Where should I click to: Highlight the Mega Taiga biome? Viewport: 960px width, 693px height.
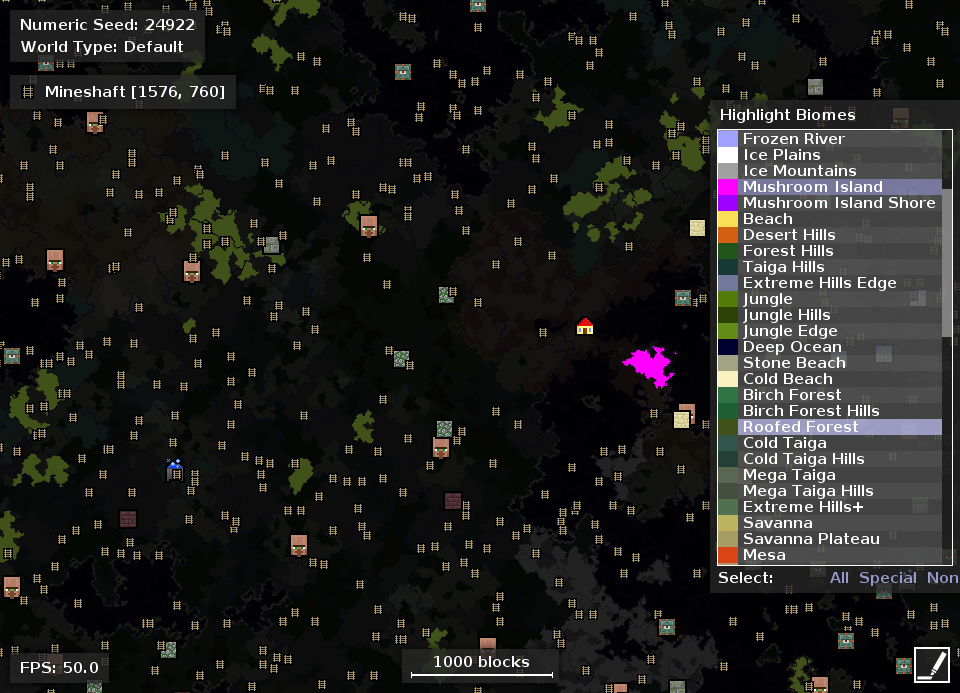tap(789, 475)
